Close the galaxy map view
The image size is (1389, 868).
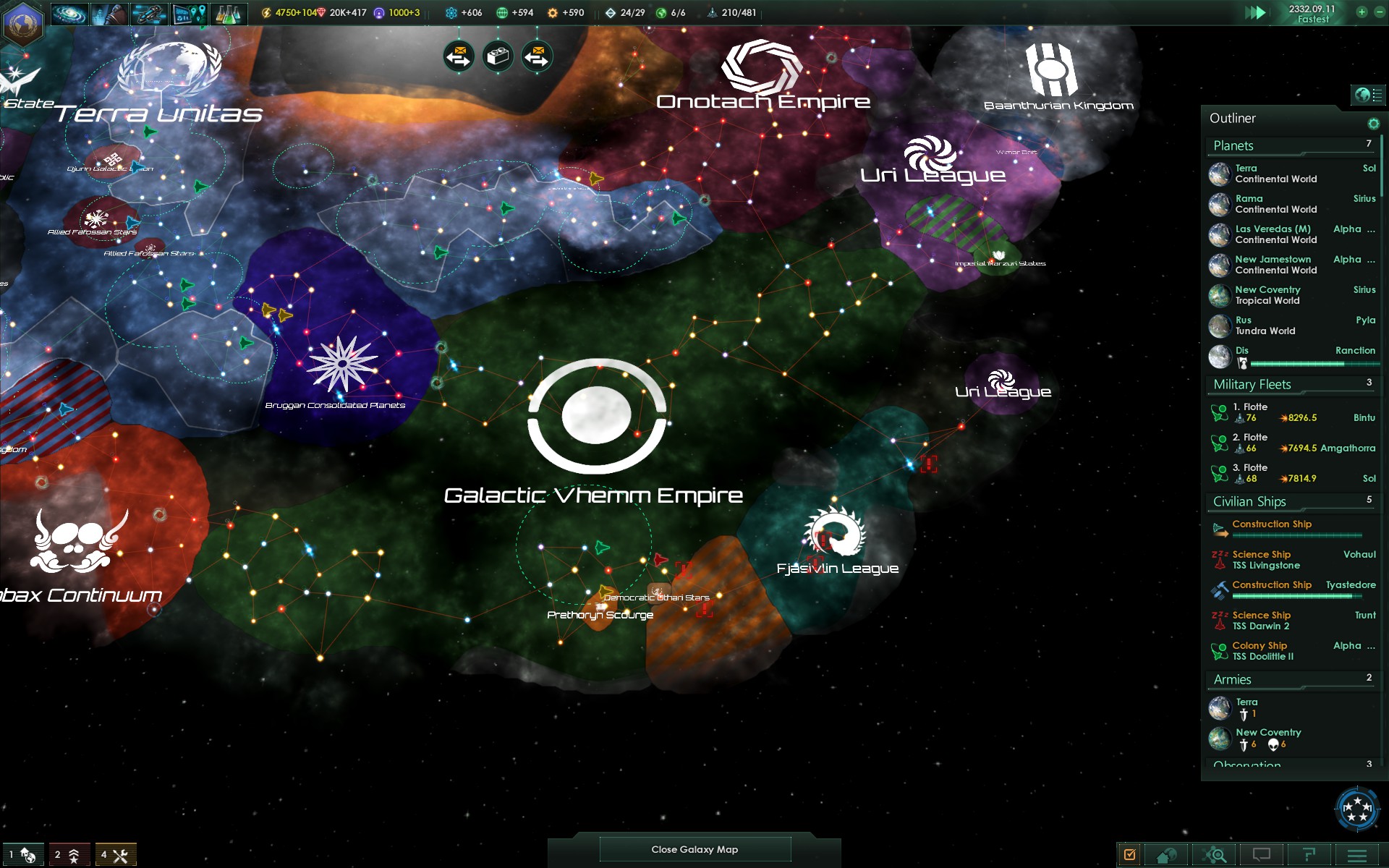tap(694, 849)
